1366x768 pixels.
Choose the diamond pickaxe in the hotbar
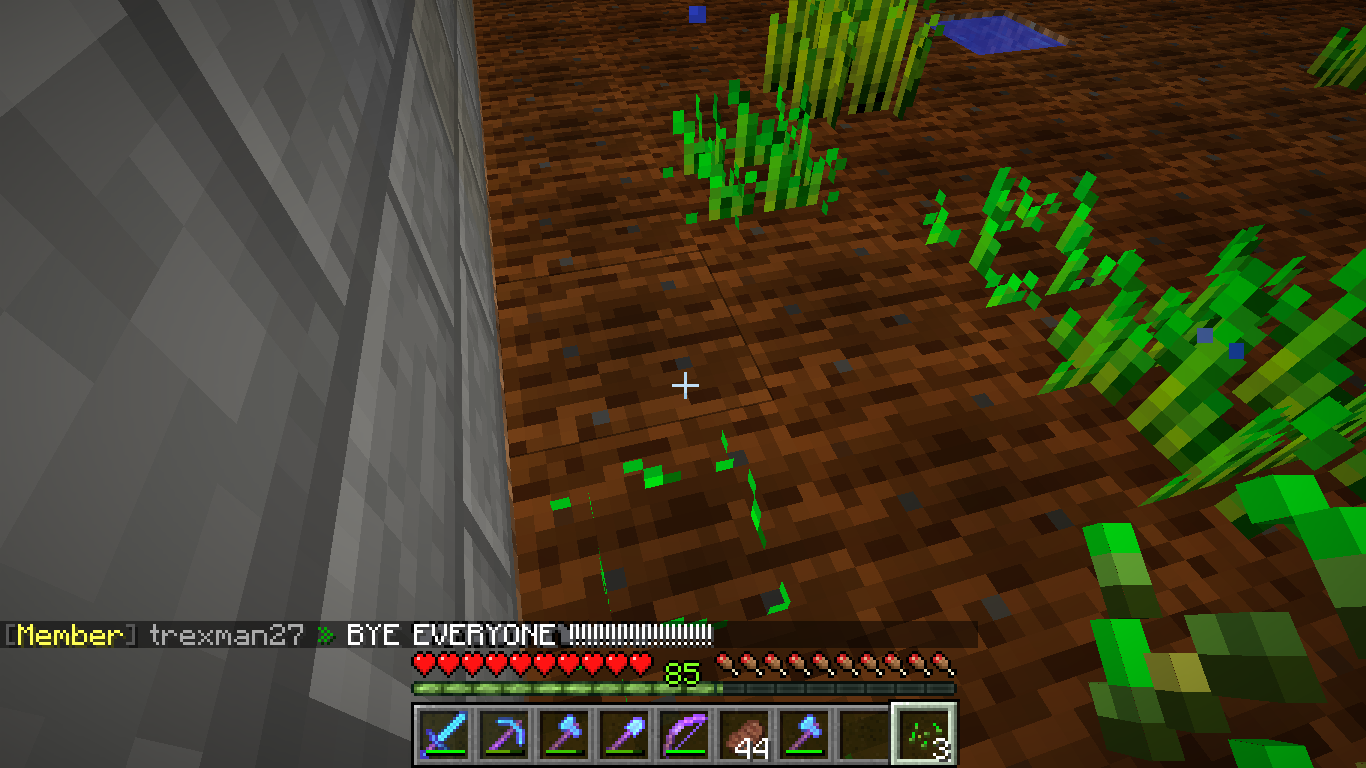pyautogui.click(x=503, y=734)
